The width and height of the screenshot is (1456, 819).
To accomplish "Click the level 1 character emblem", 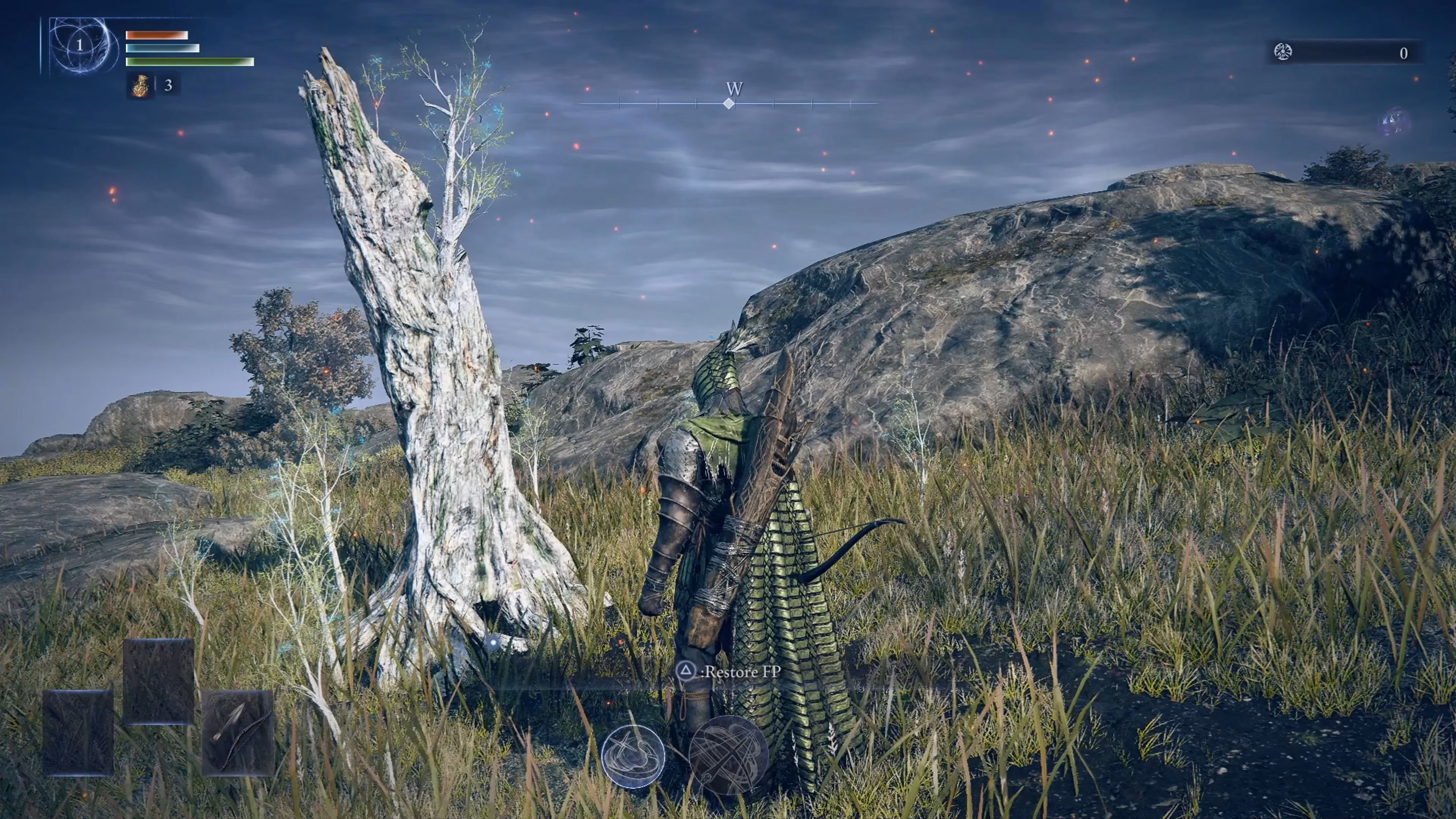I will [x=80, y=45].
